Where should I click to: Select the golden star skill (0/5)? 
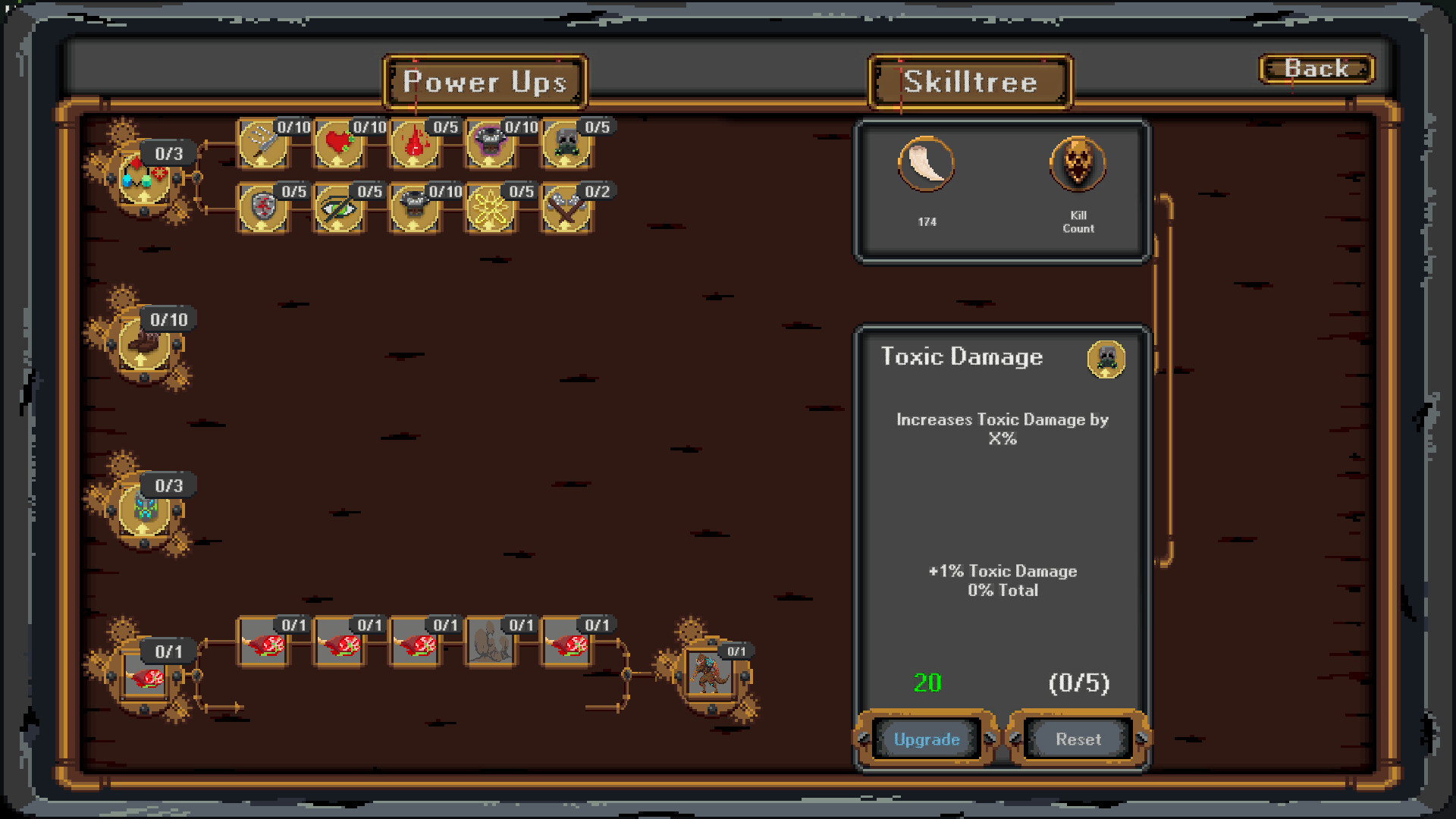pyautogui.click(x=490, y=210)
